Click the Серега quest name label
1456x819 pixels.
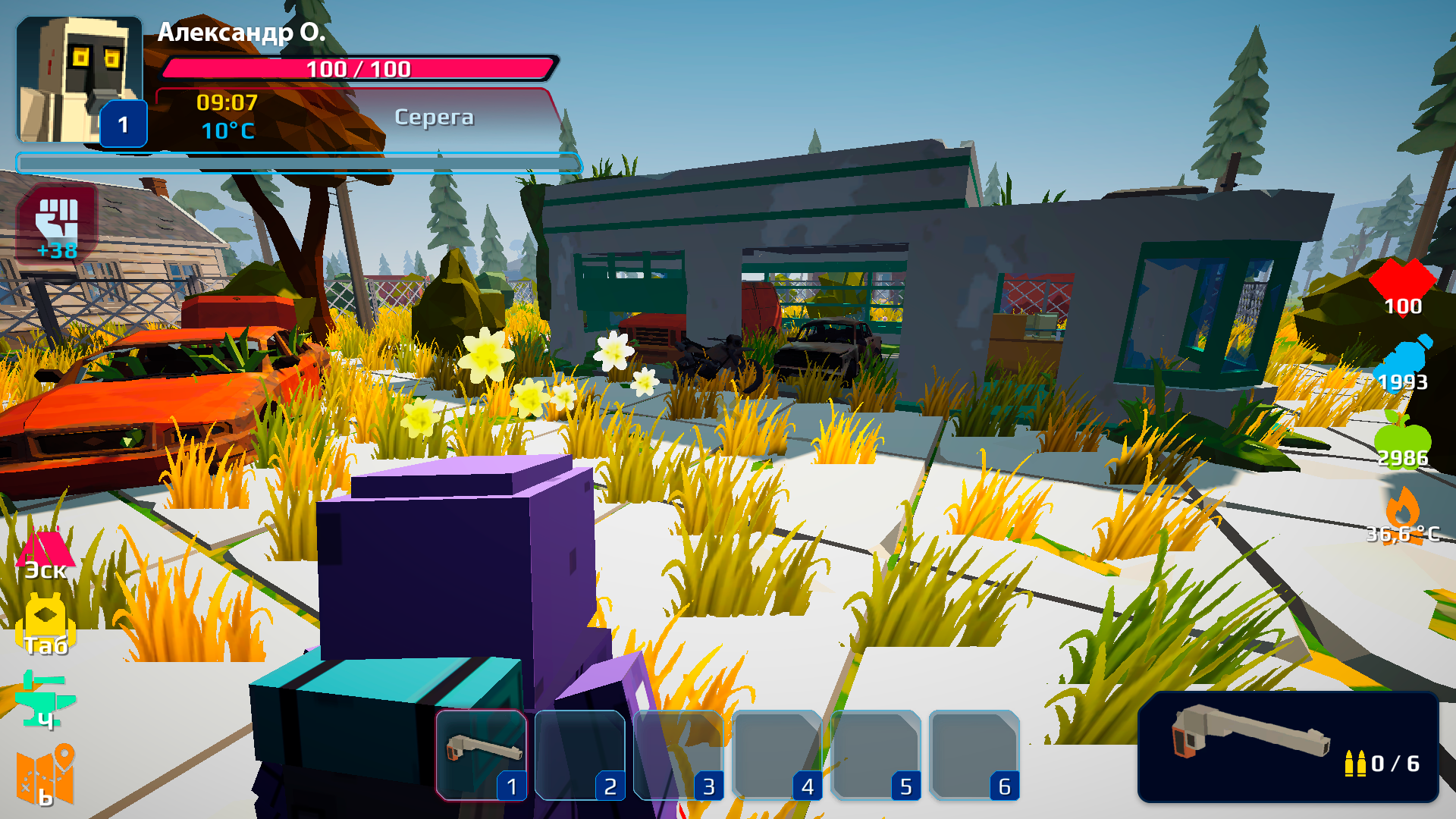click(x=435, y=118)
